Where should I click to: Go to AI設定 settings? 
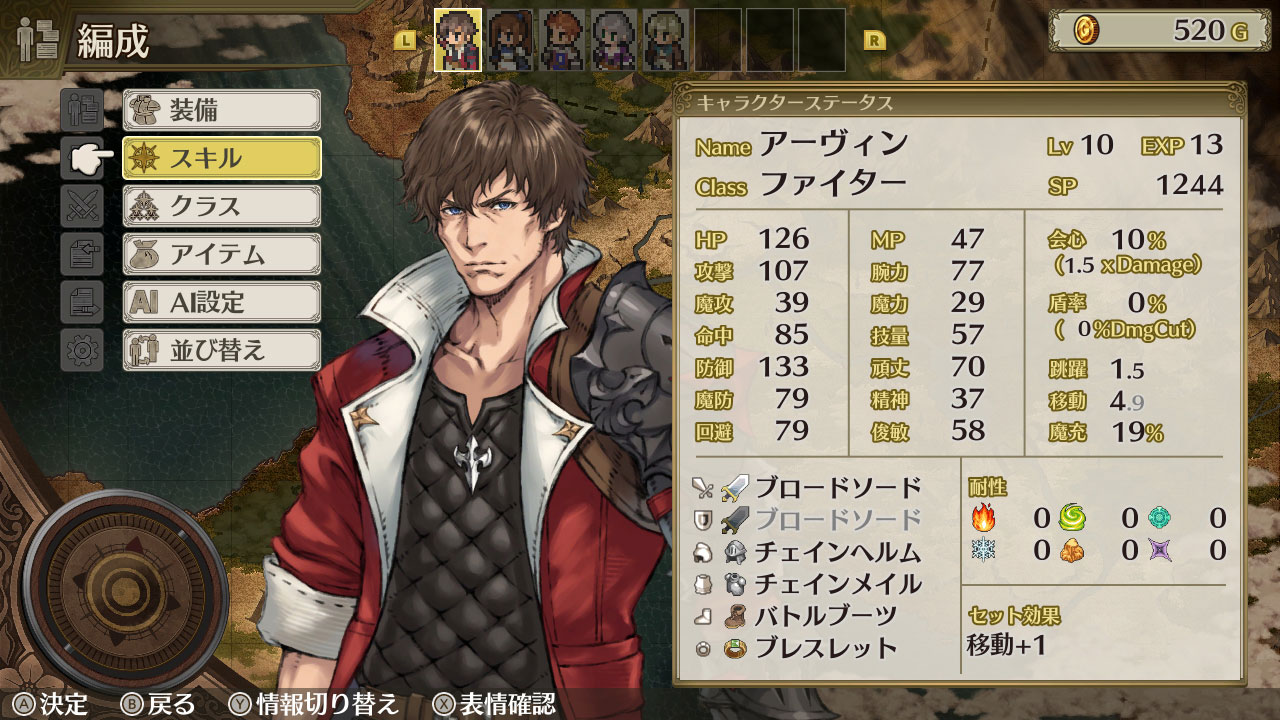pyautogui.click(x=221, y=302)
